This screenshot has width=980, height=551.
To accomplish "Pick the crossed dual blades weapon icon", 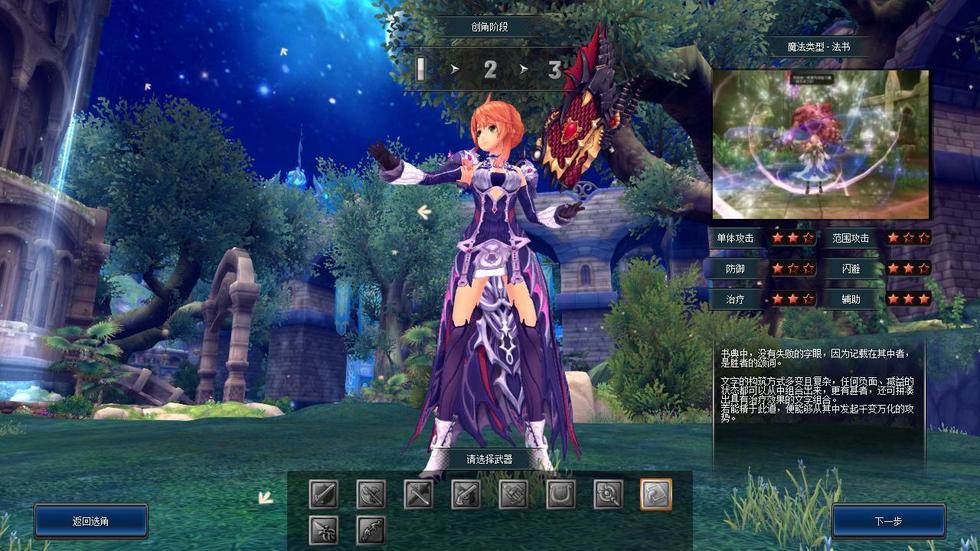I will [418, 494].
